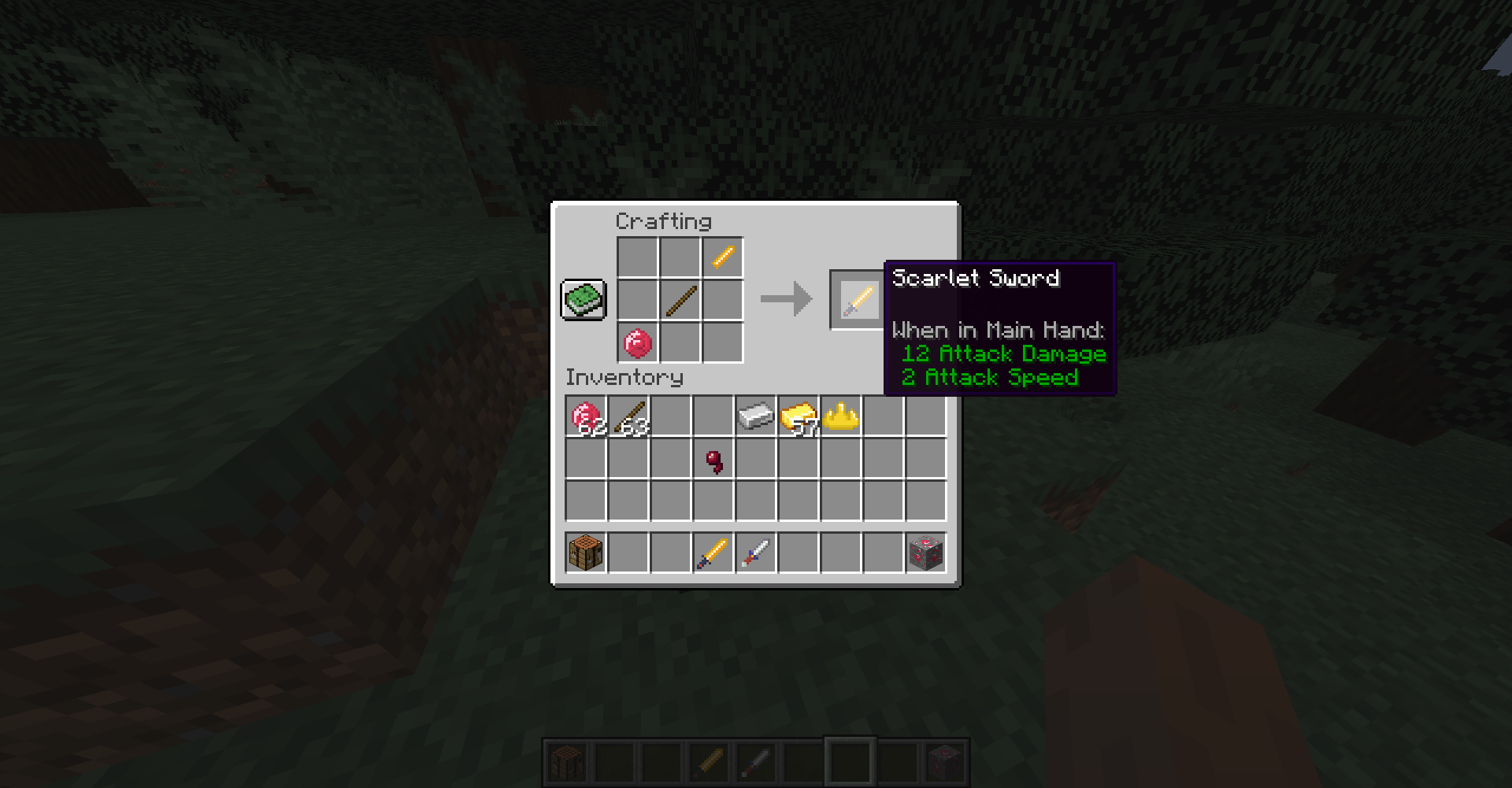This screenshot has width=1512, height=788.
Task: Open the recipe book
Action: 583,299
